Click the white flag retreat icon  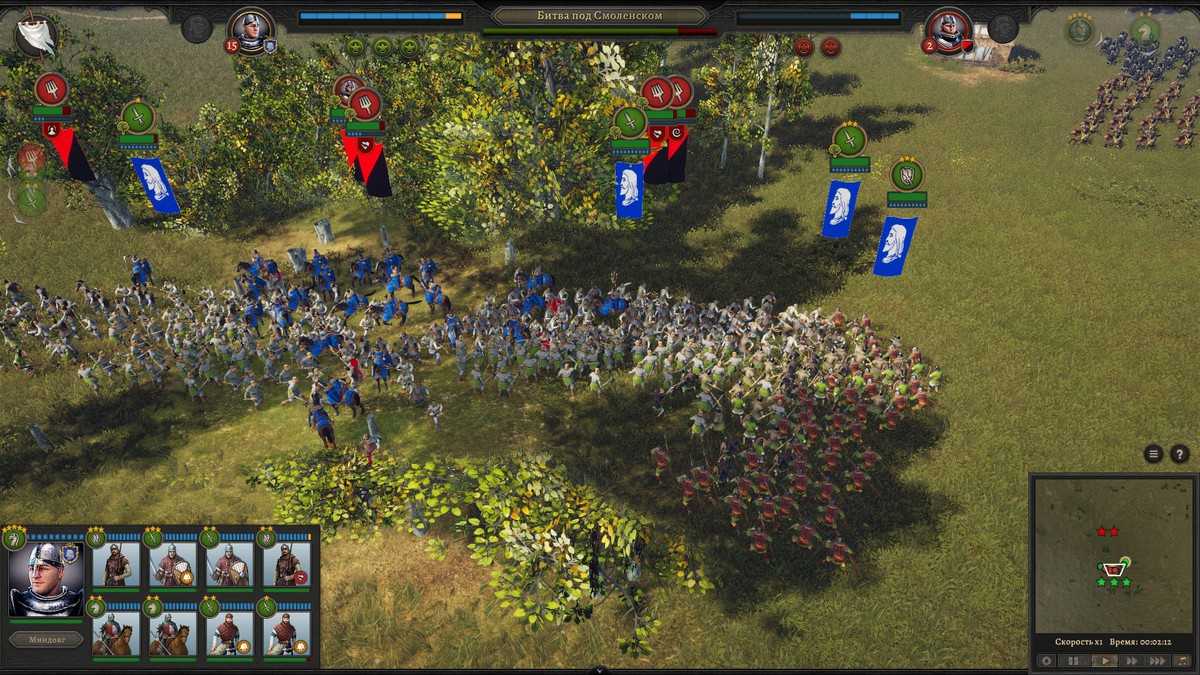pyautogui.click(x=36, y=36)
